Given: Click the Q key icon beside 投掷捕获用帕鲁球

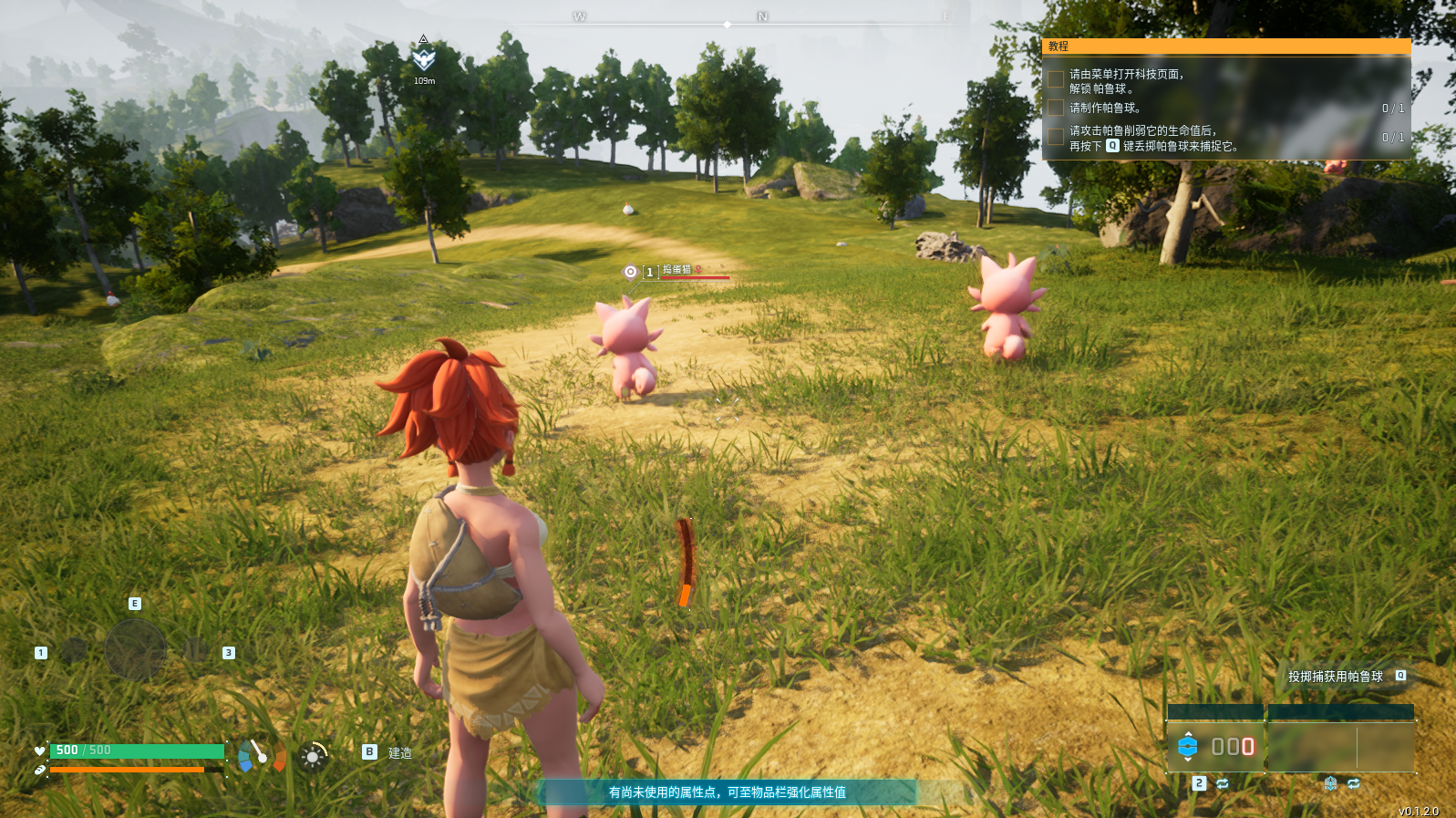Looking at the screenshot, I should click(x=1400, y=677).
